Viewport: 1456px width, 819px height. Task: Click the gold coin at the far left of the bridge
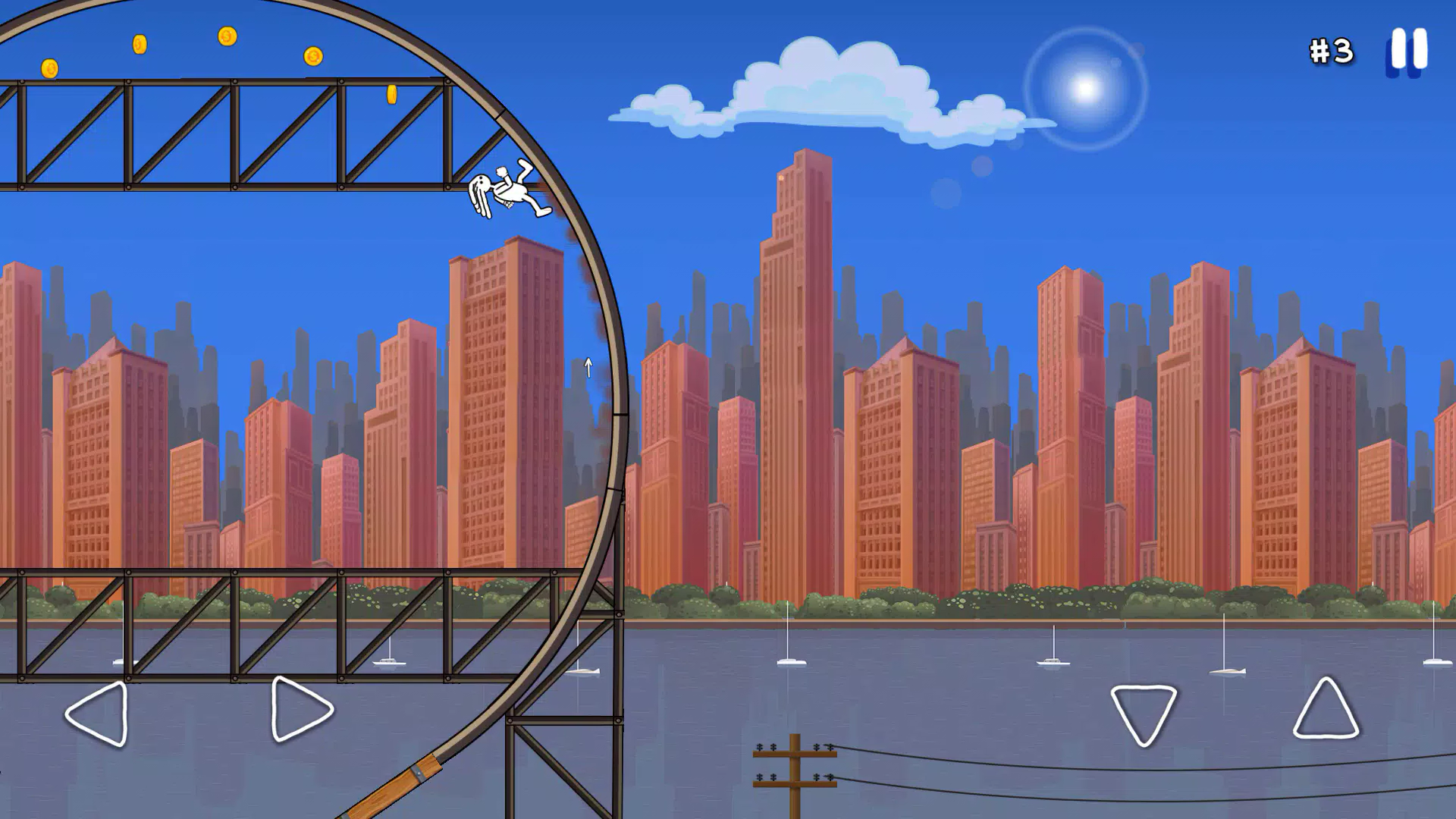click(48, 67)
